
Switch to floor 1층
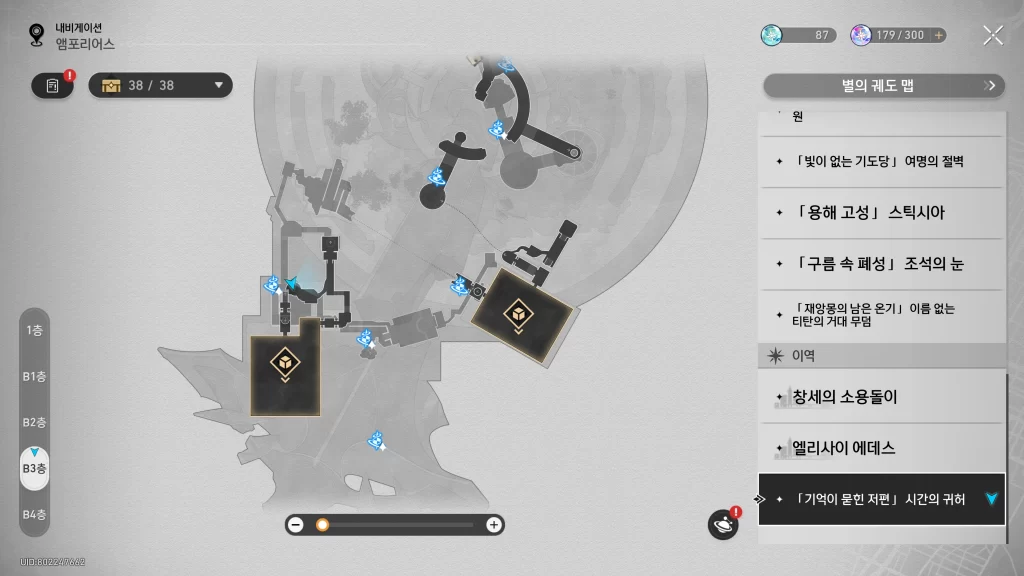(x=34, y=330)
